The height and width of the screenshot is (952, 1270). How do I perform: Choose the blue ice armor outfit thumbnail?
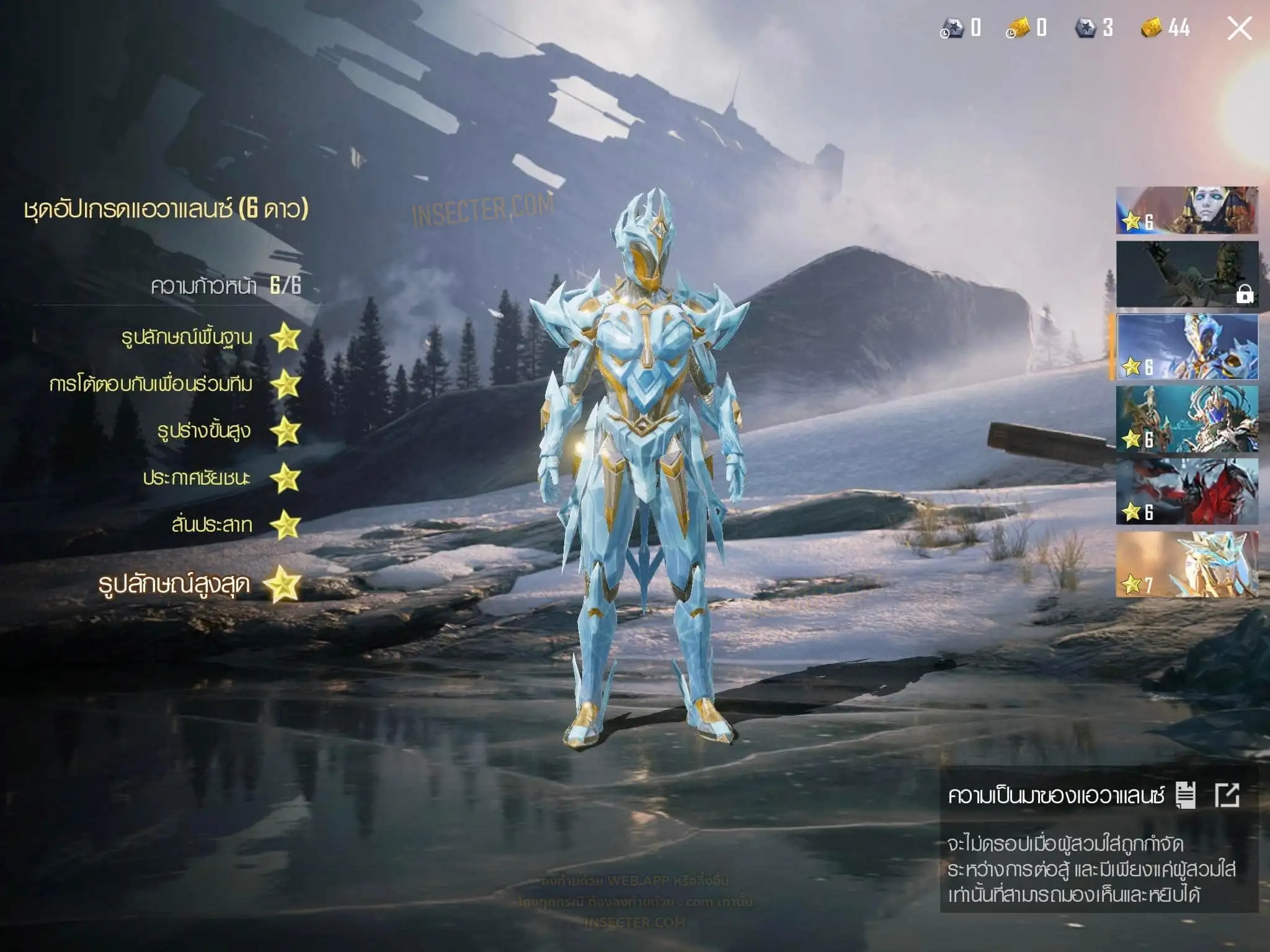pos(1187,346)
